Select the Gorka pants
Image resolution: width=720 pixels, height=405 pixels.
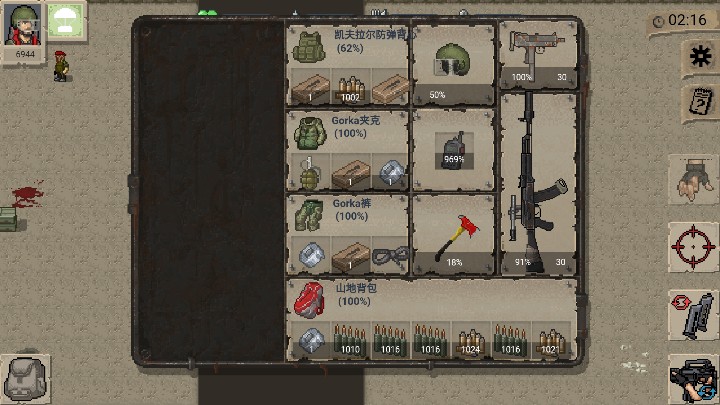(x=309, y=215)
